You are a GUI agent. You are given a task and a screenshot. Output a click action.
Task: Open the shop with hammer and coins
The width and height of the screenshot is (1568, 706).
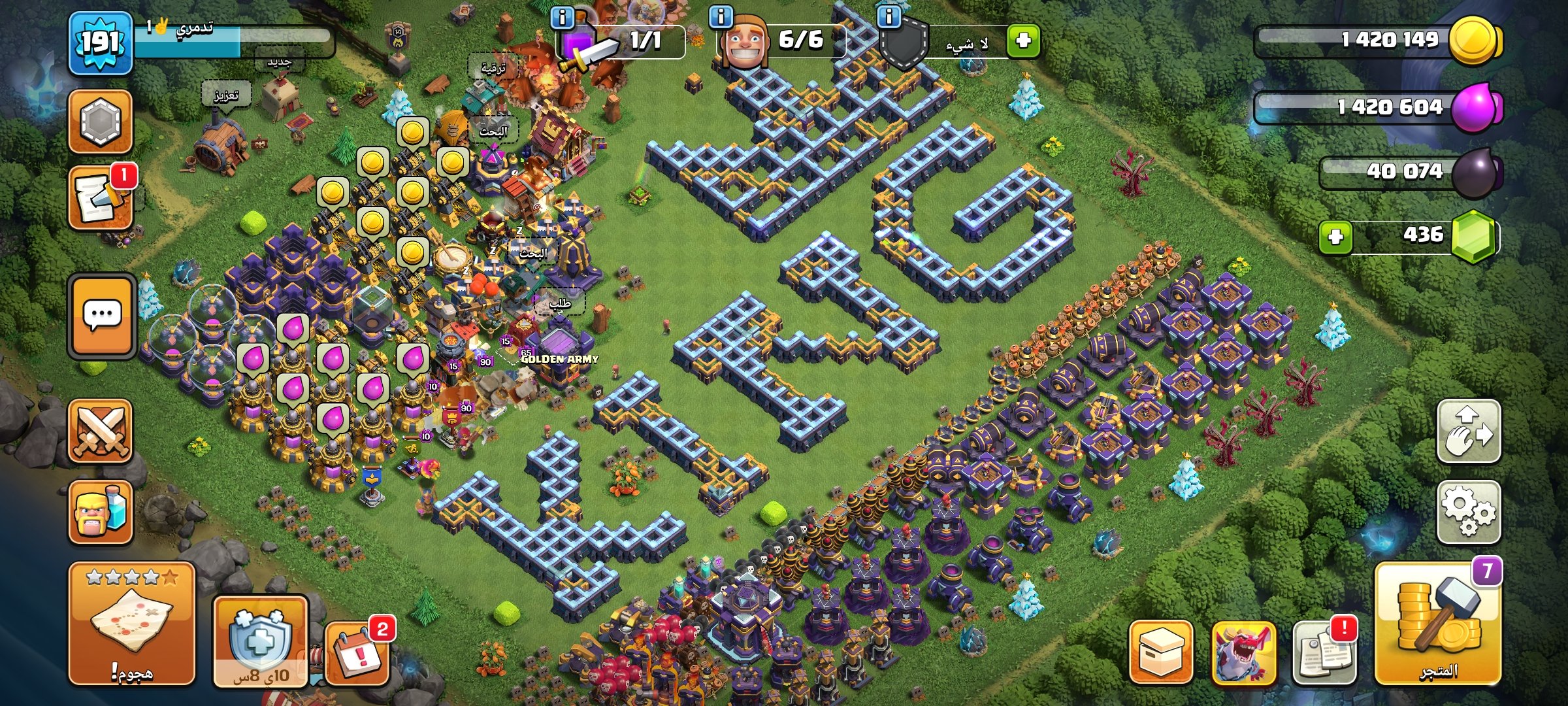point(1437,624)
